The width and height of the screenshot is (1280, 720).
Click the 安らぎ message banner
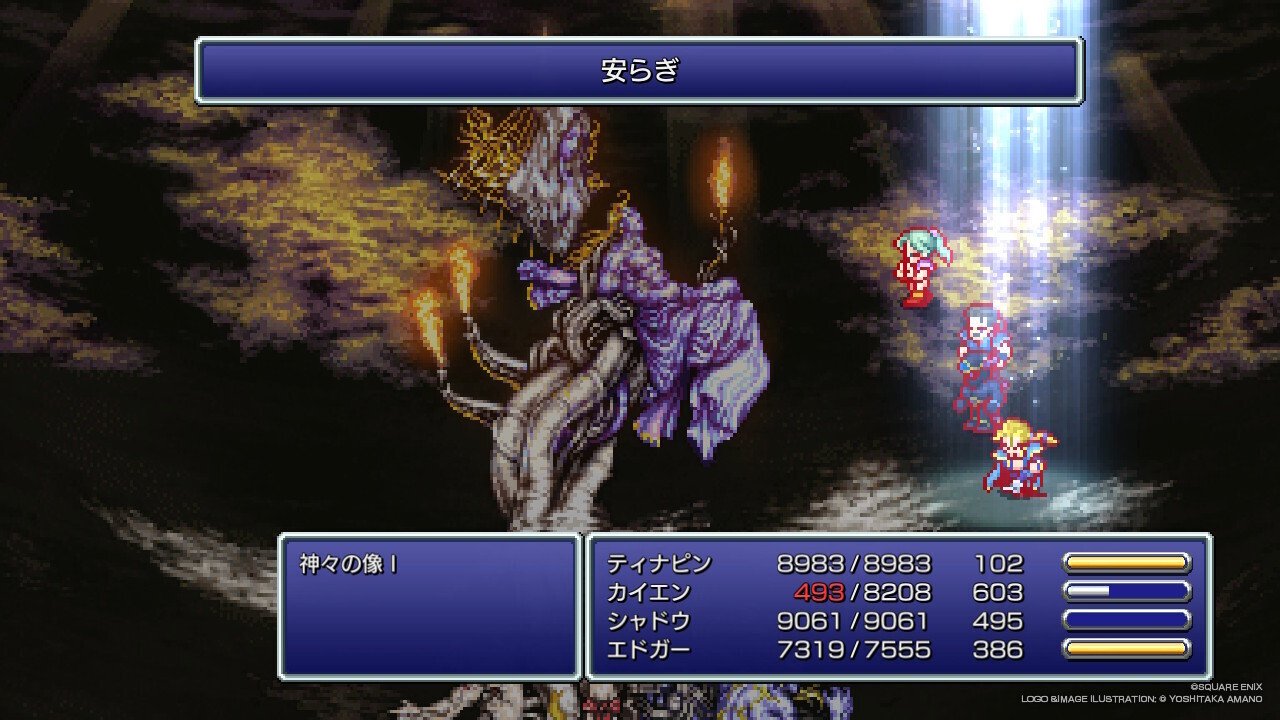(640, 71)
